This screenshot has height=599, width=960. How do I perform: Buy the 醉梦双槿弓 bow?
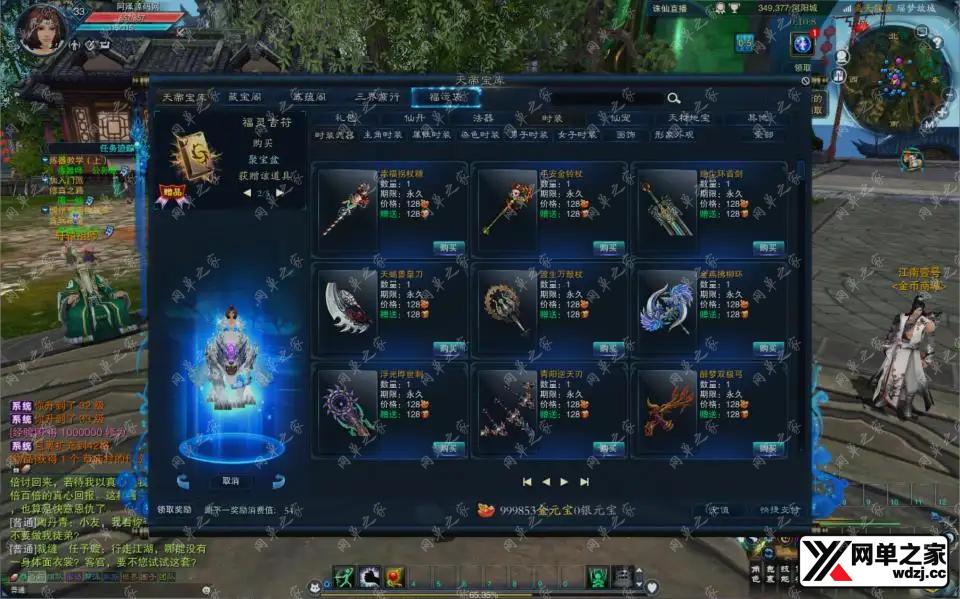pos(768,449)
